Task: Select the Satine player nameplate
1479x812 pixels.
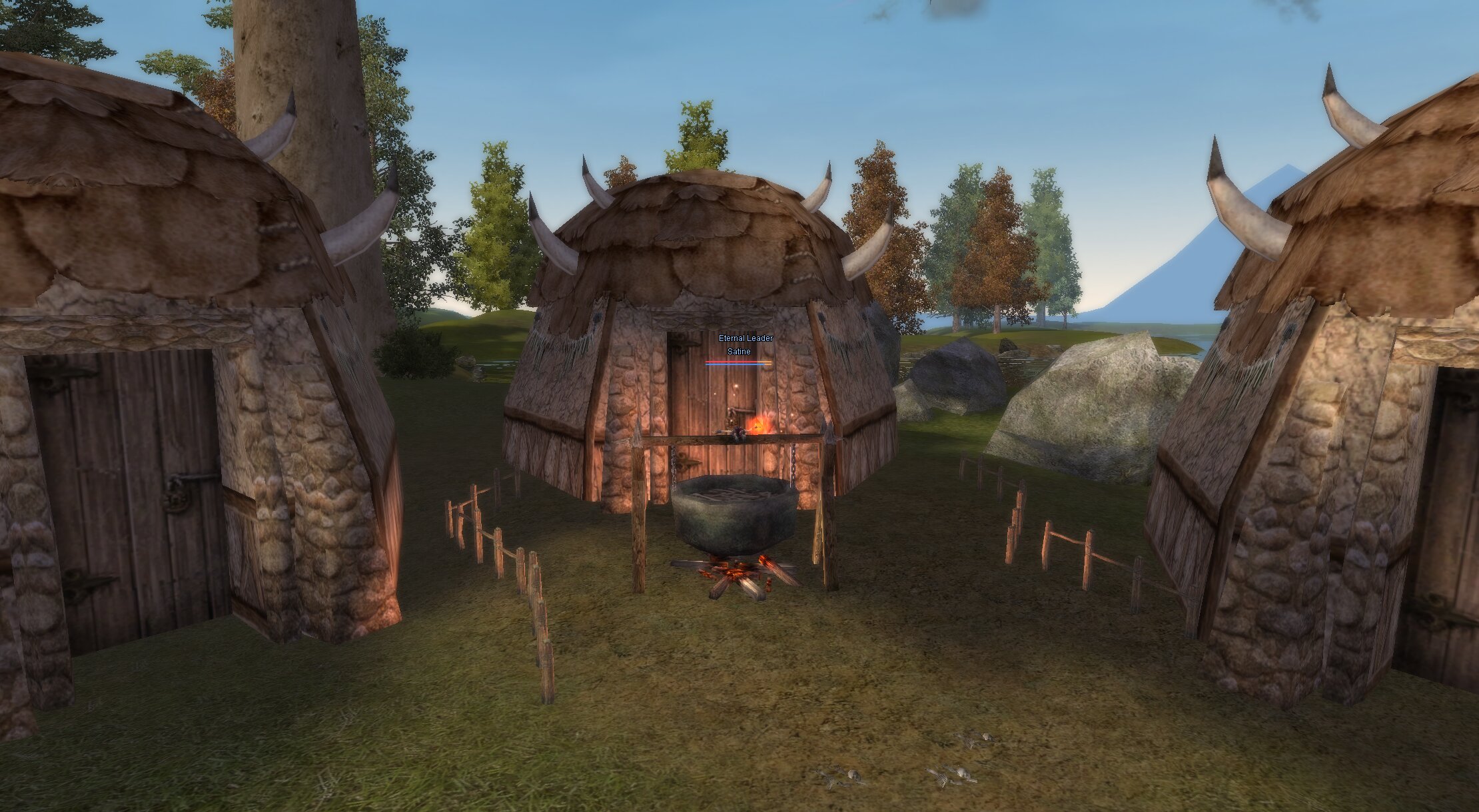Action: tap(739, 352)
